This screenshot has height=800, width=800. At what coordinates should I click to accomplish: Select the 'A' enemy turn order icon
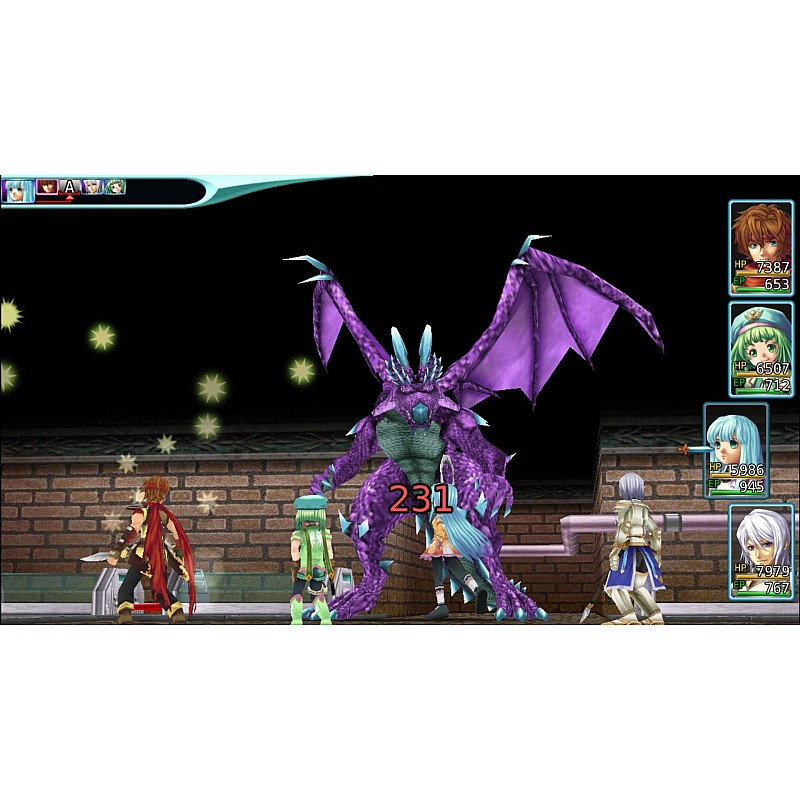pos(69,187)
